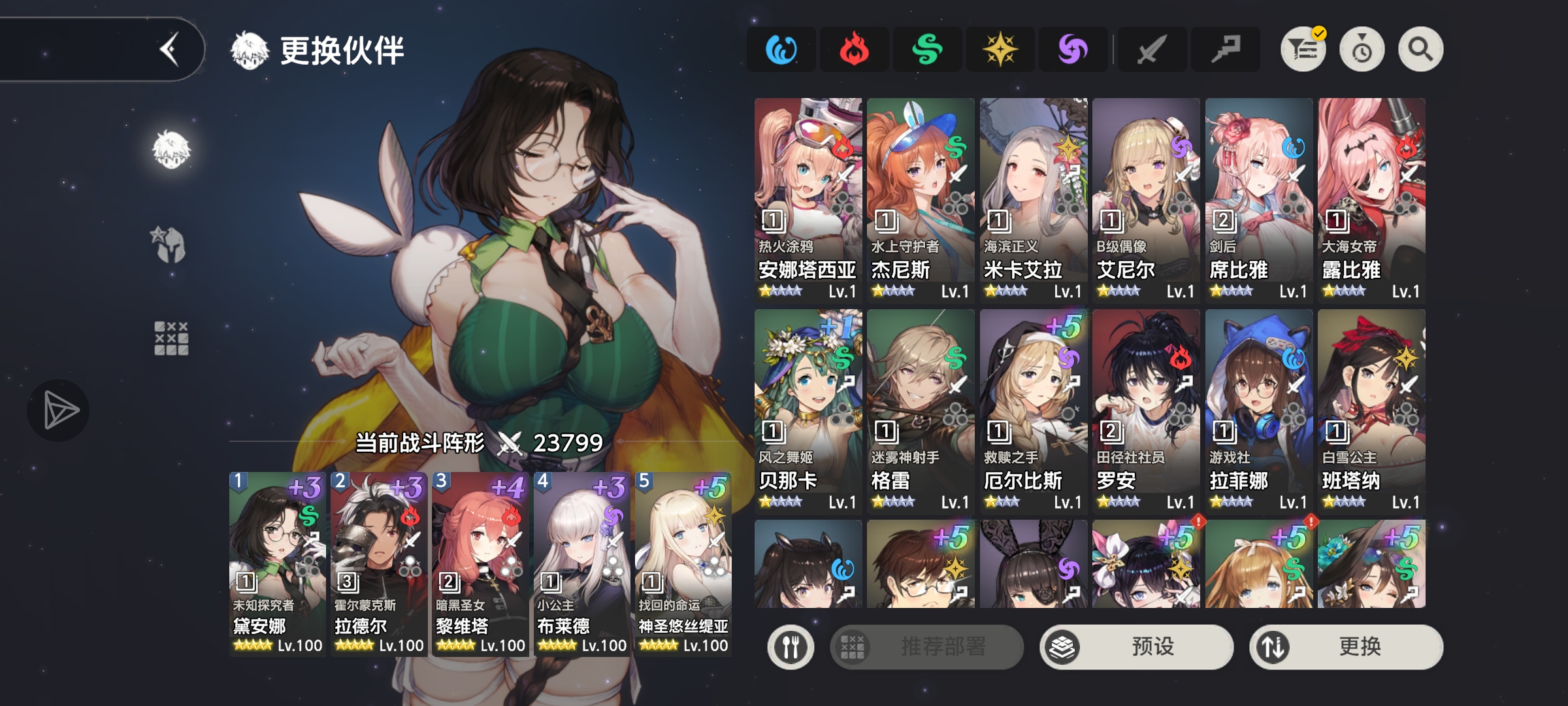This screenshot has height=706, width=1568.
Task: Filter partners by water element
Action: (x=781, y=50)
